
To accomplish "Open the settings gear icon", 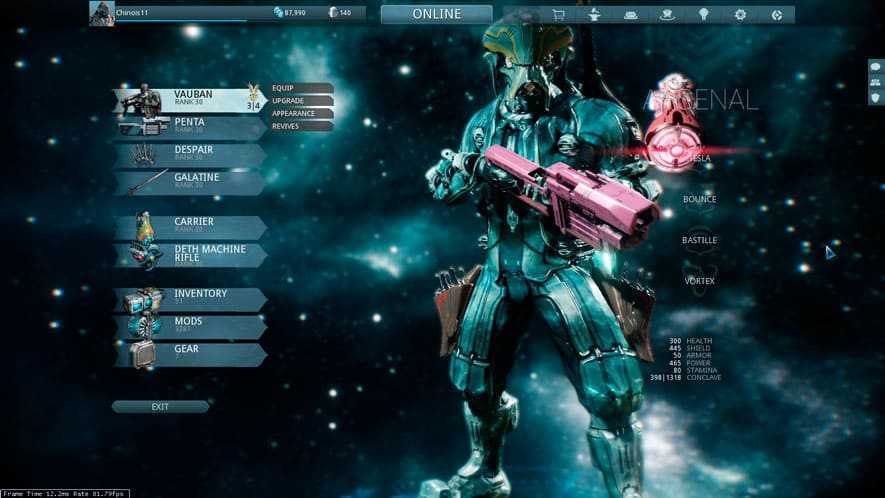I will point(740,15).
